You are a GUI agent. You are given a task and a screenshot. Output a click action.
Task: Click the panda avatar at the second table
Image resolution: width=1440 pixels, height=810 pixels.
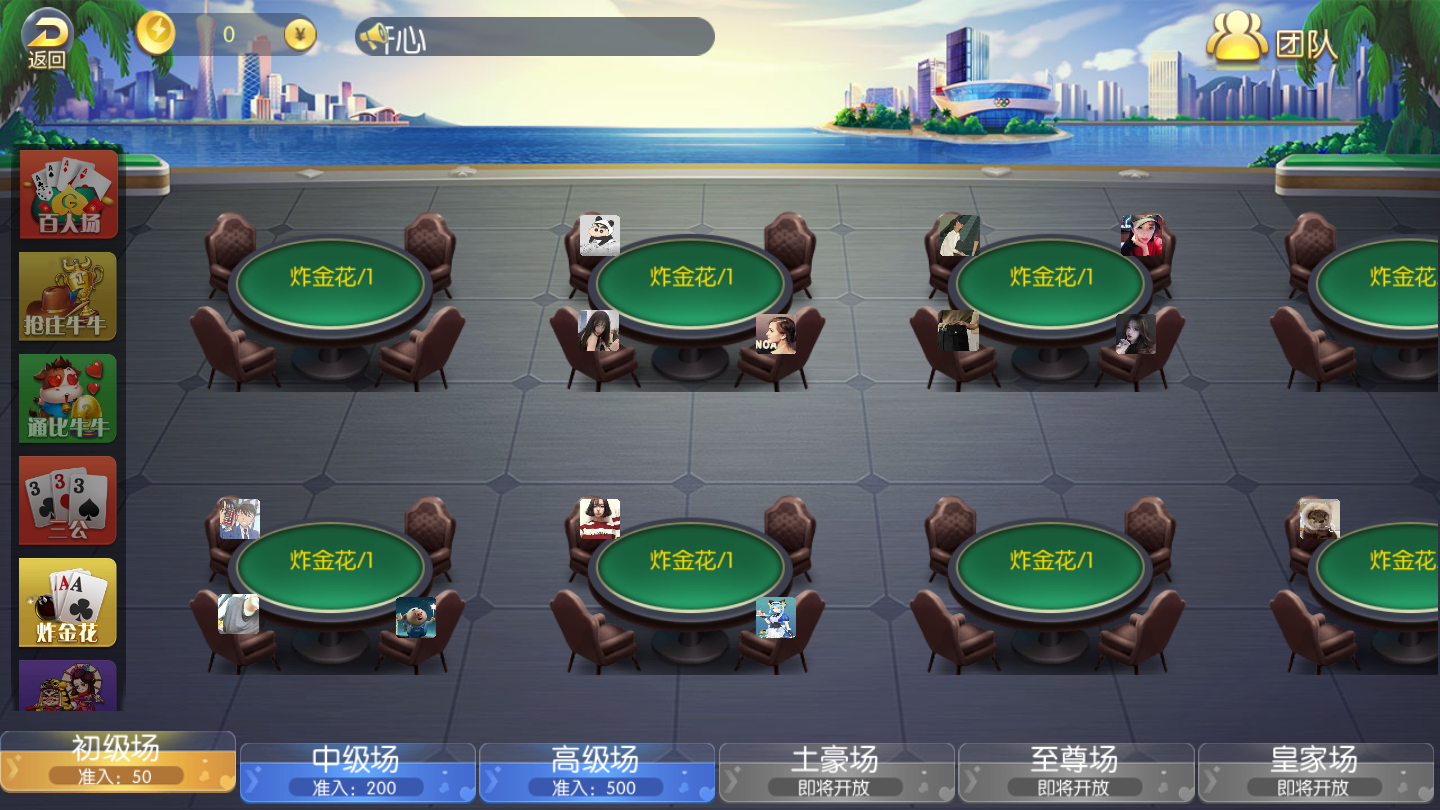(x=597, y=235)
